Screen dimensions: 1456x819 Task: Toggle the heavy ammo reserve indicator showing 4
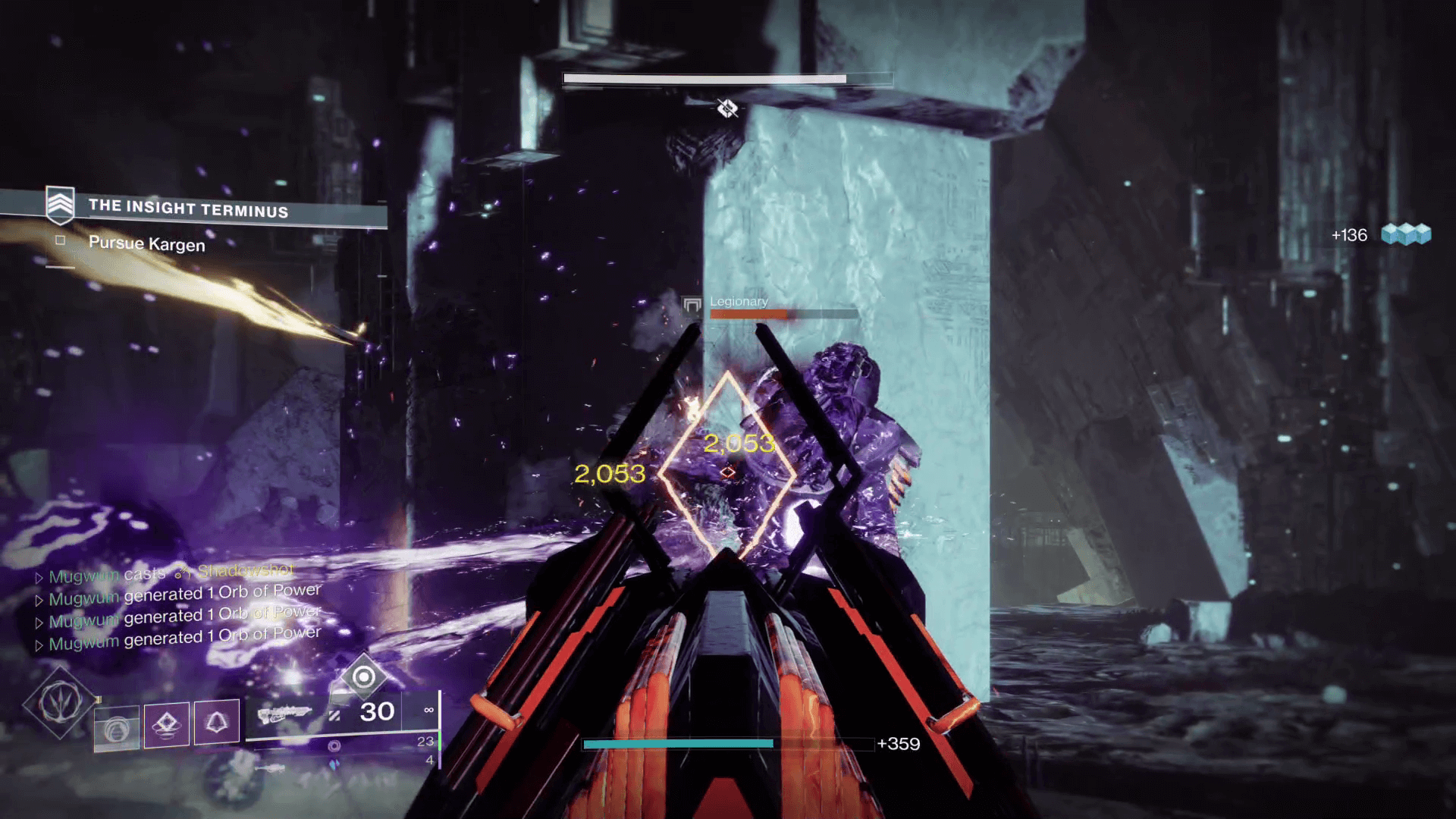(x=428, y=760)
